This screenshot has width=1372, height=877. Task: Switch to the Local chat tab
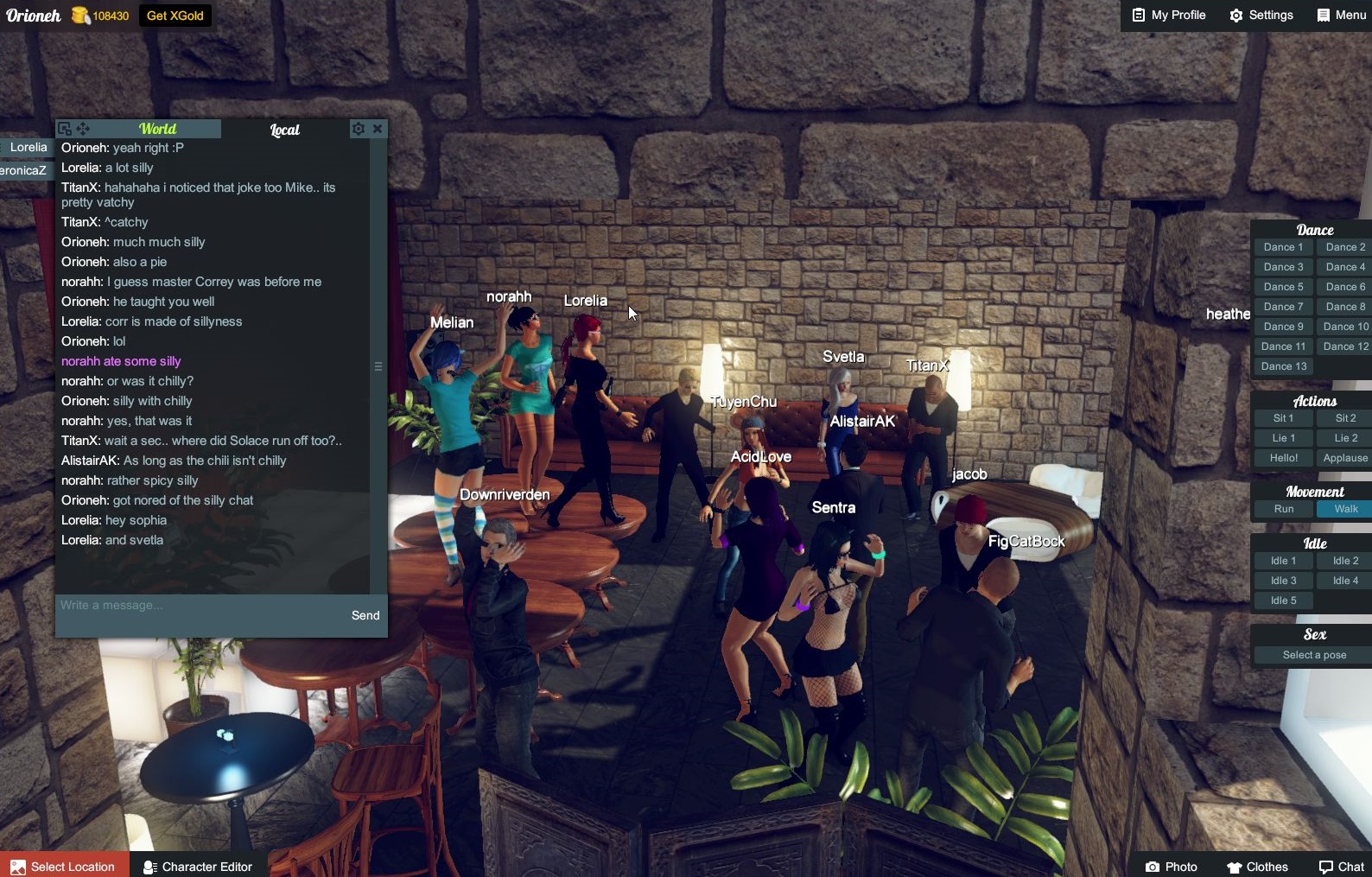pyautogui.click(x=284, y=130)
